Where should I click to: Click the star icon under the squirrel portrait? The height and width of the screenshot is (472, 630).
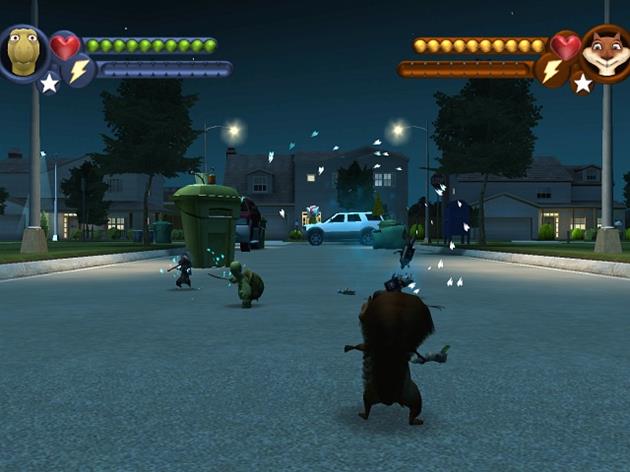click(581, 83)
